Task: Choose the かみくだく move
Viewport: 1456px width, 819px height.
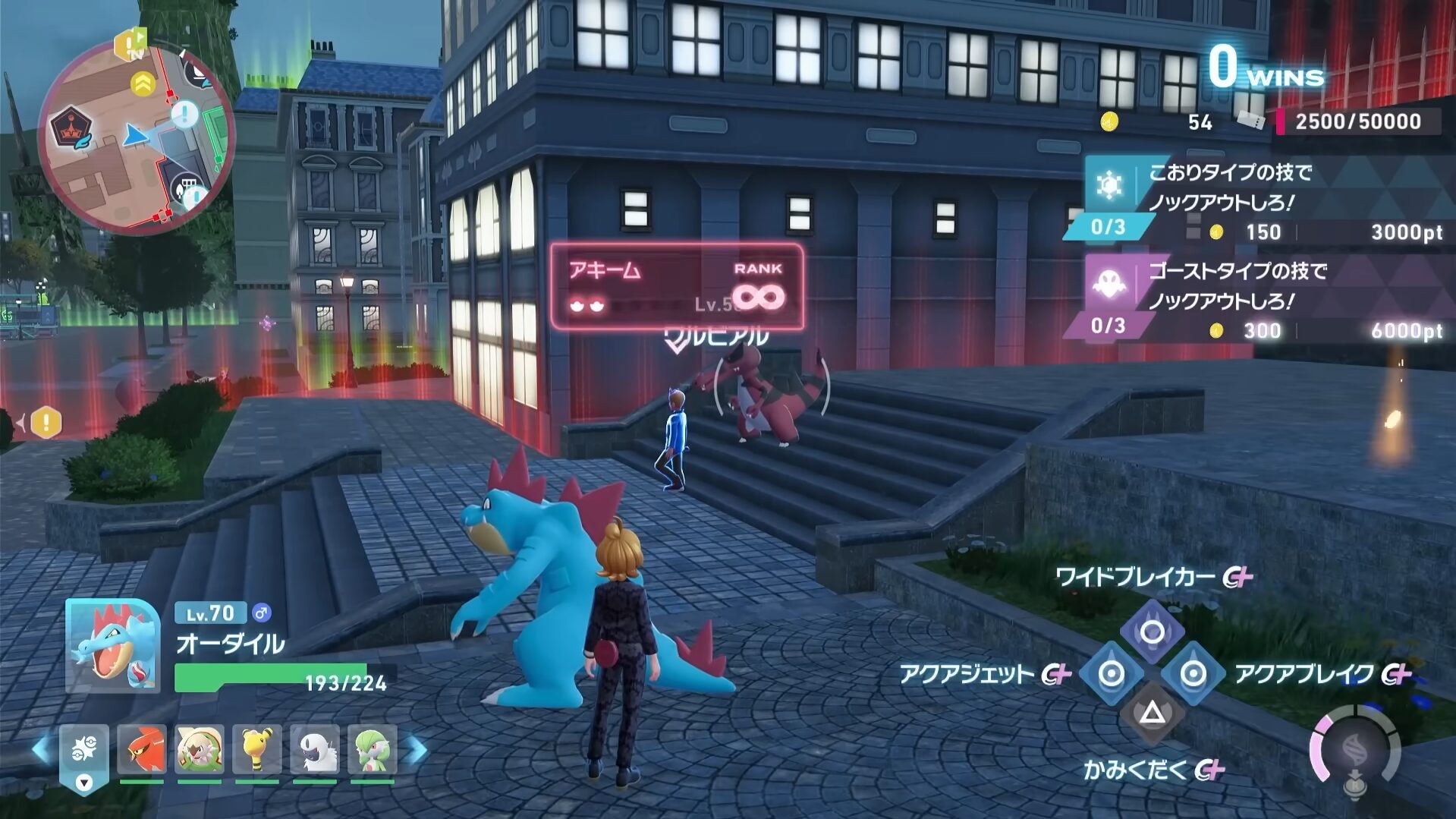Action: click(x=1152, y=713)
